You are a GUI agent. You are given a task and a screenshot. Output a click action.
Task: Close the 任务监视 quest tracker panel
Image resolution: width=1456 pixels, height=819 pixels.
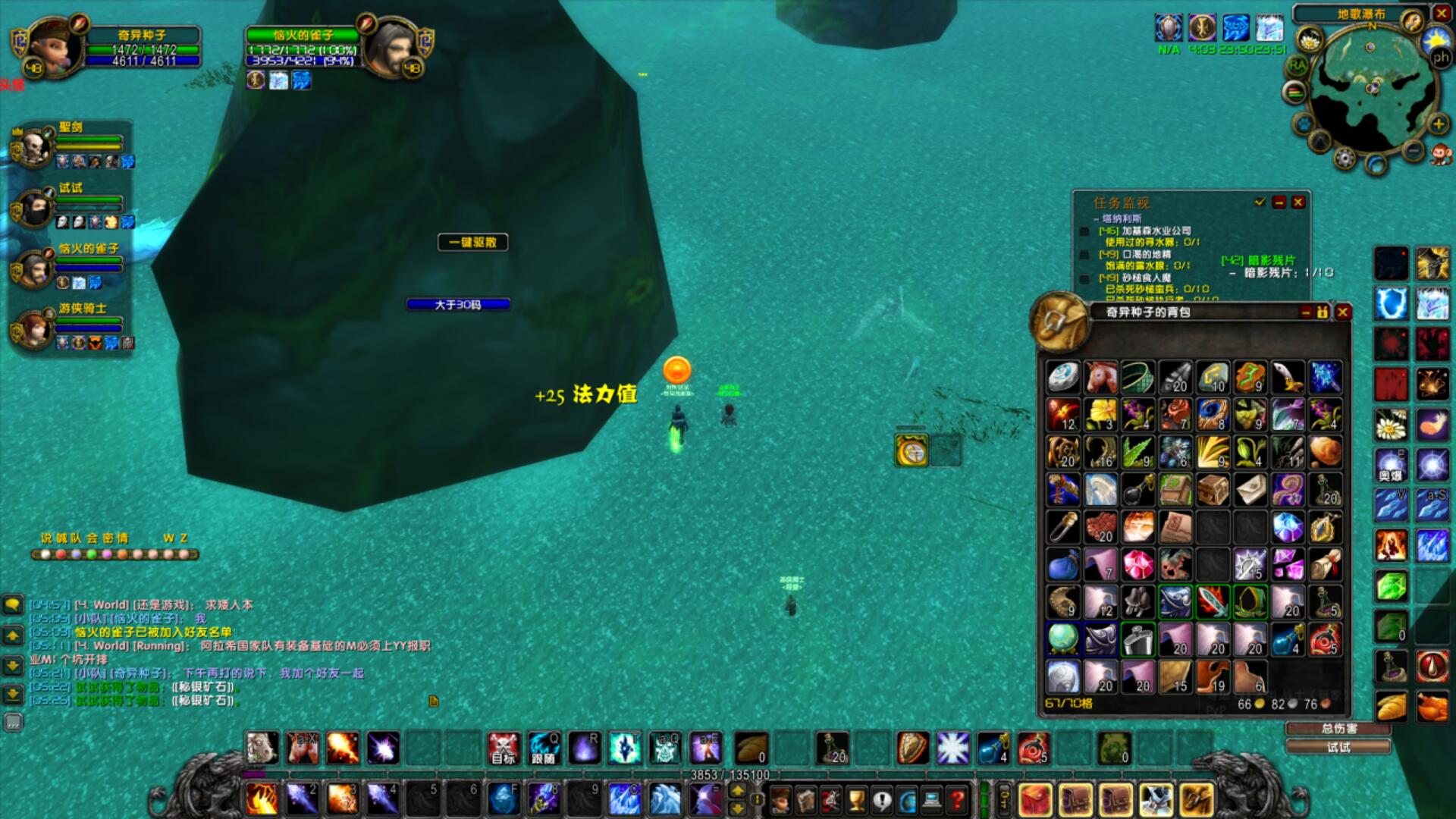pyautogui.click(x=1298, y=202)
